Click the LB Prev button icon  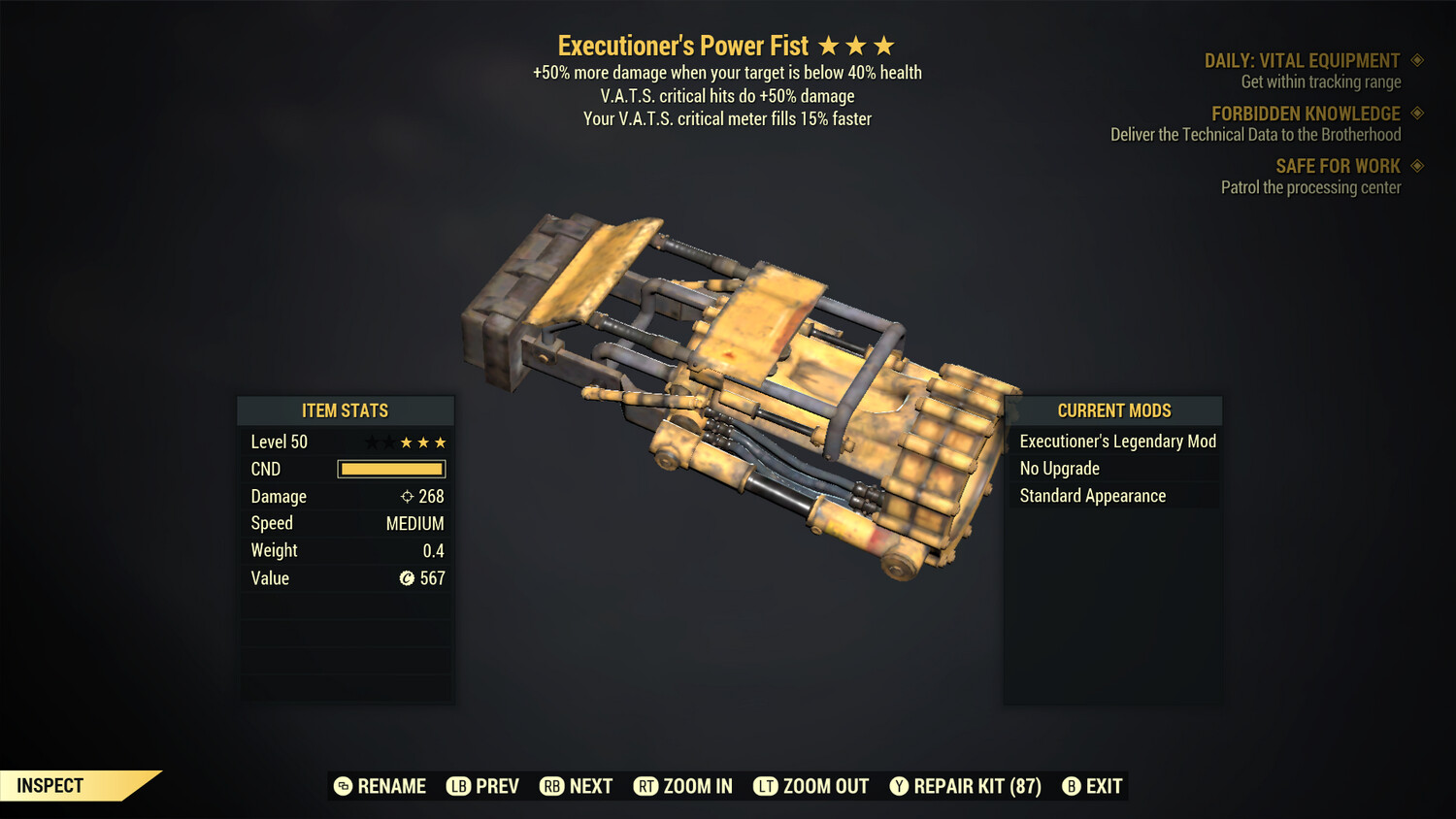(459, 786)
